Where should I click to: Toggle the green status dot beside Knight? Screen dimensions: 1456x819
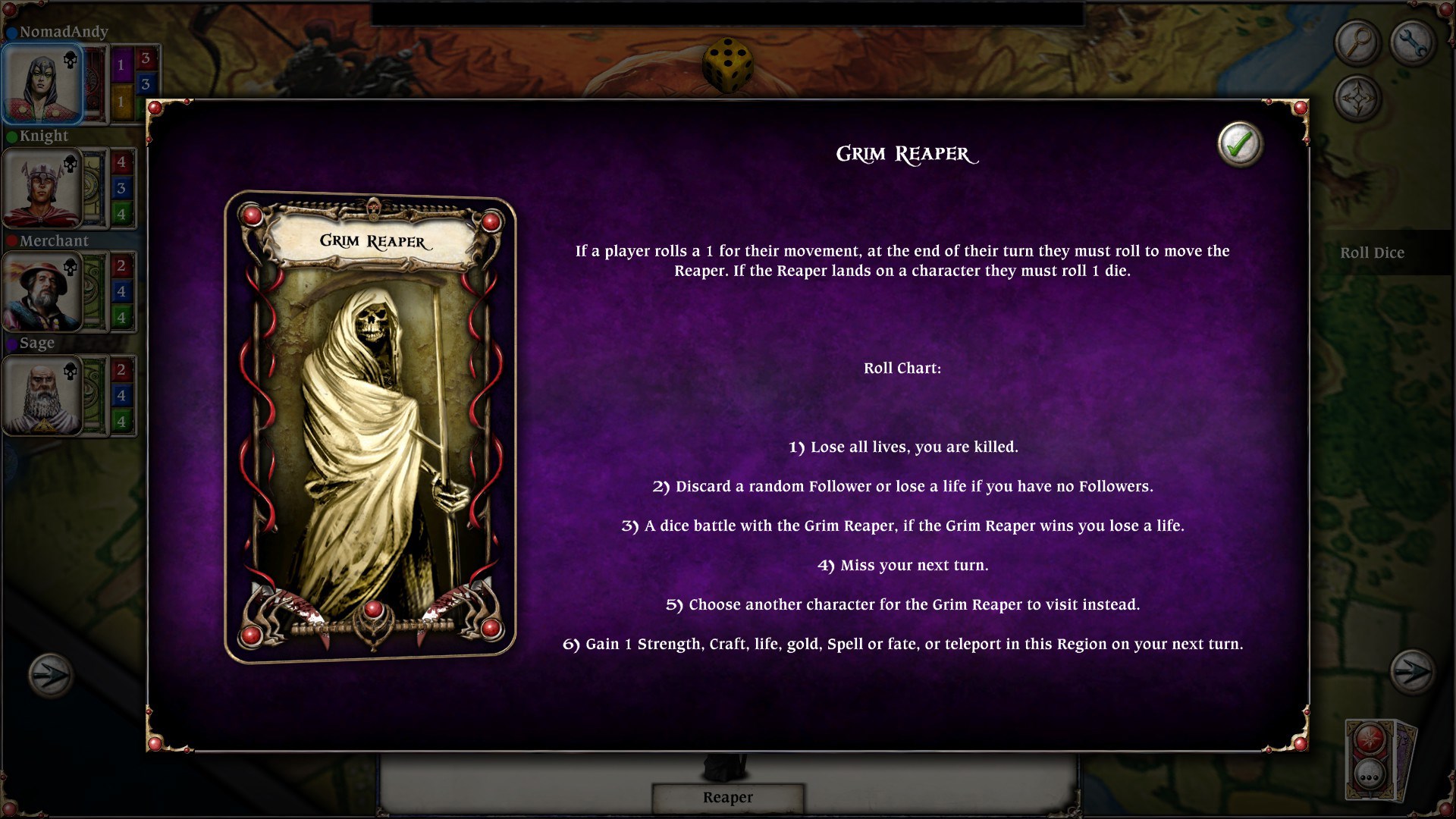11,136
